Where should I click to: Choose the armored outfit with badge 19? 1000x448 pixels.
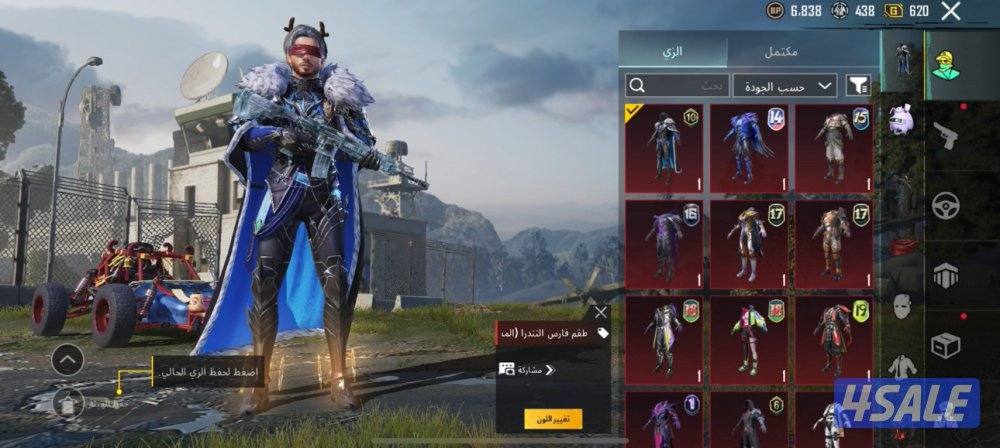point(833,338)
